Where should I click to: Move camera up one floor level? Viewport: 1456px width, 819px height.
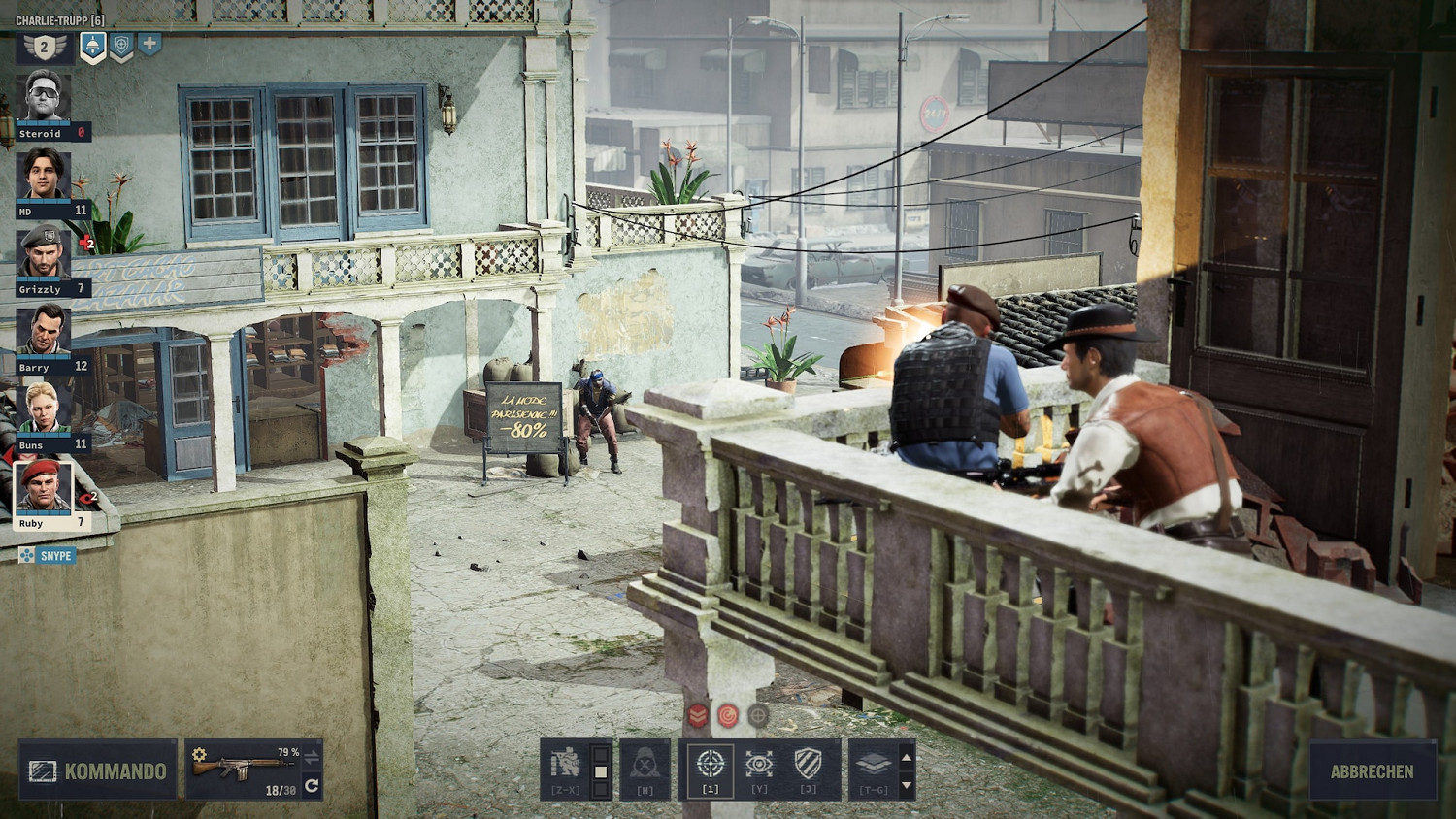tap(907, 756)
